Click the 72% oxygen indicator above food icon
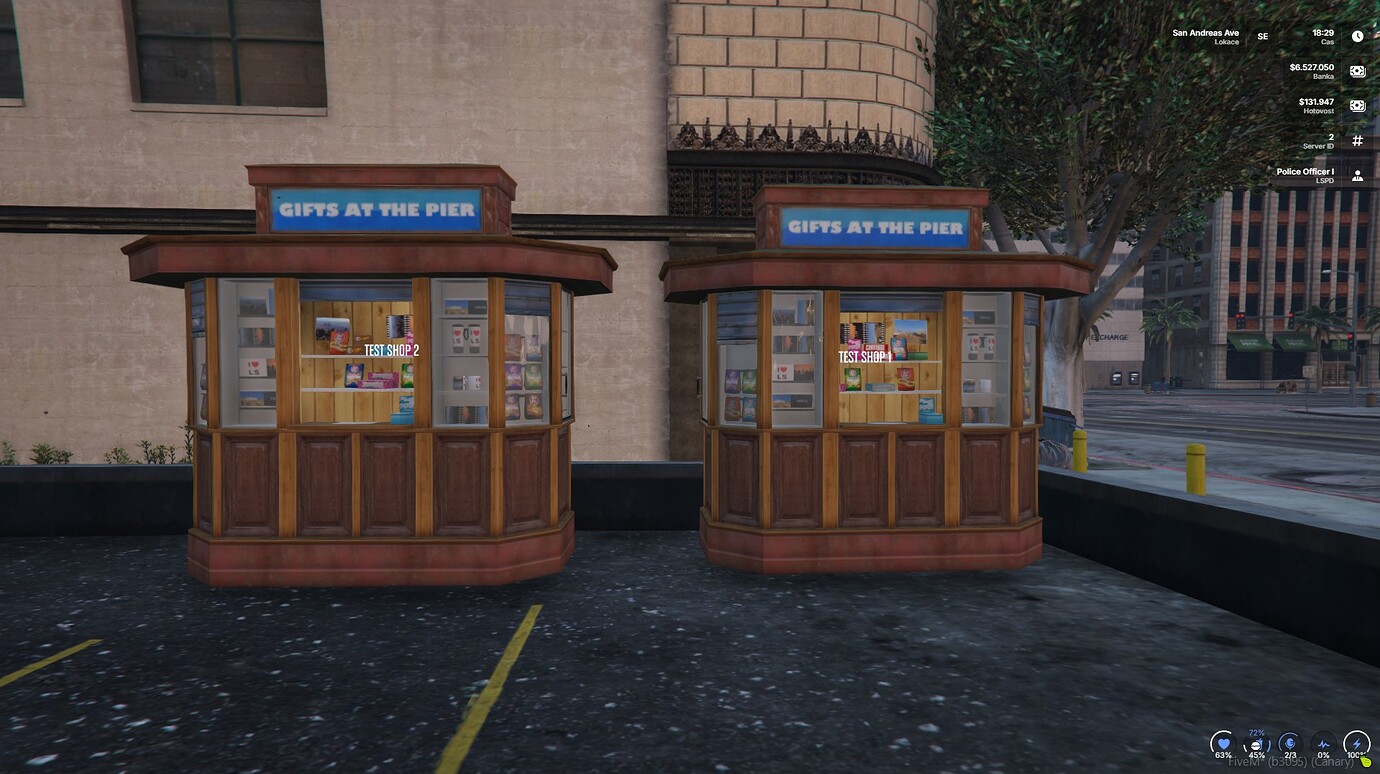The width and height of the screenshot is (1380, 774). (x=1256, y=732)
